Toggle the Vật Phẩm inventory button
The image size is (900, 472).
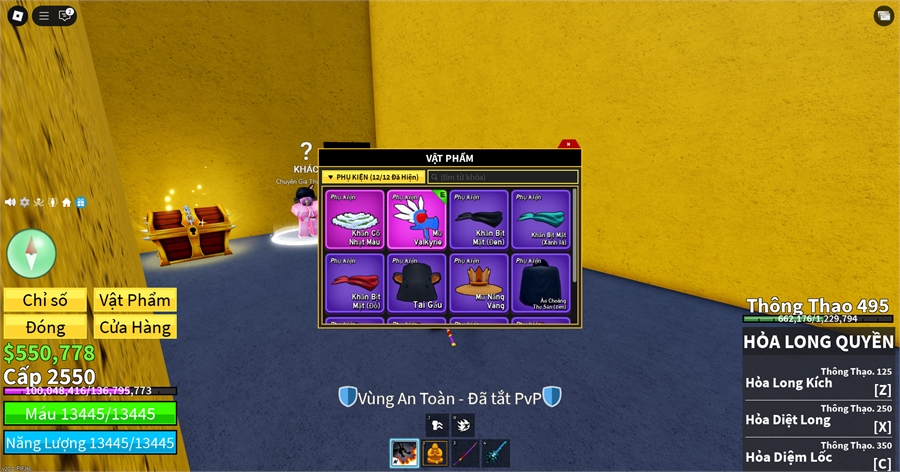(x=135, y=300)
